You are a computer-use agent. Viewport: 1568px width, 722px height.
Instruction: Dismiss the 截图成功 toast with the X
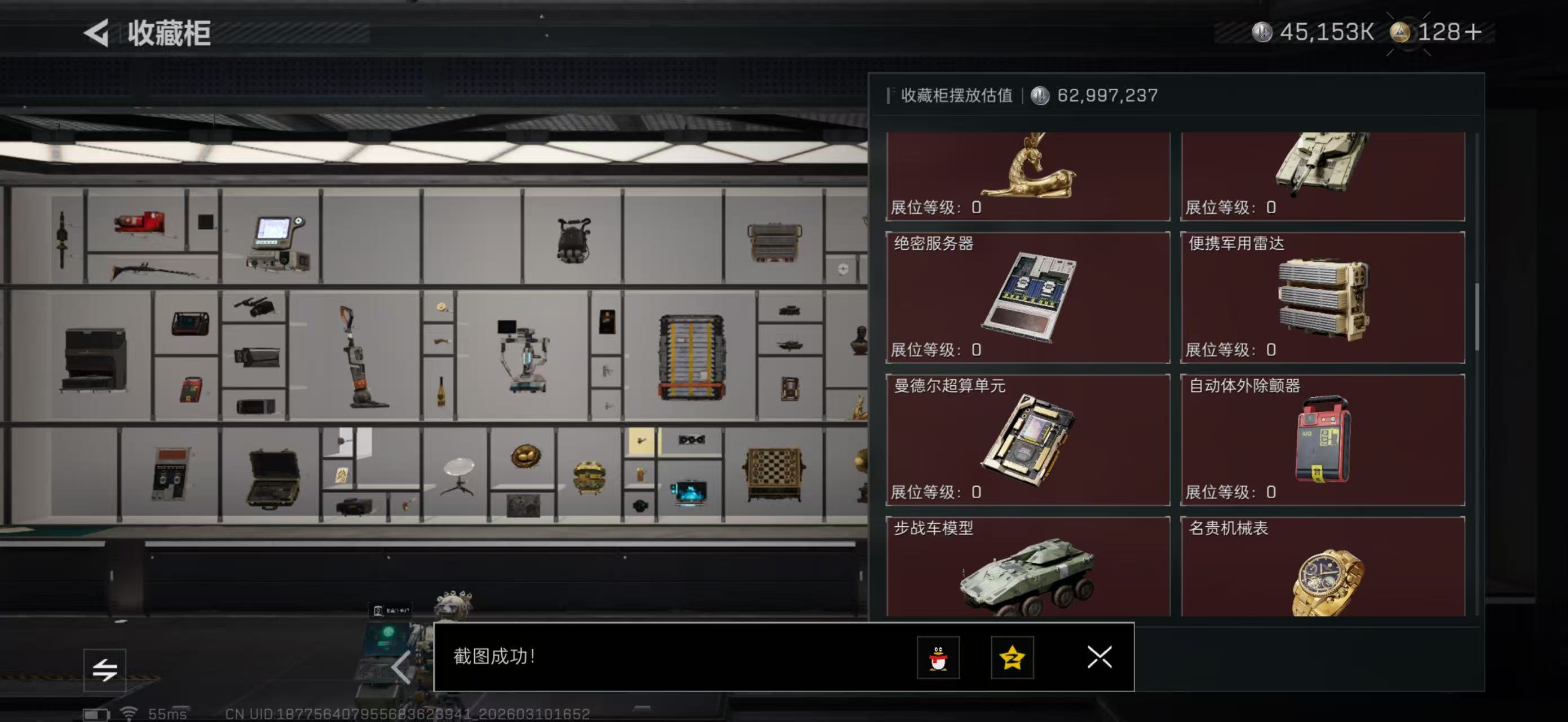(1099, 658)
